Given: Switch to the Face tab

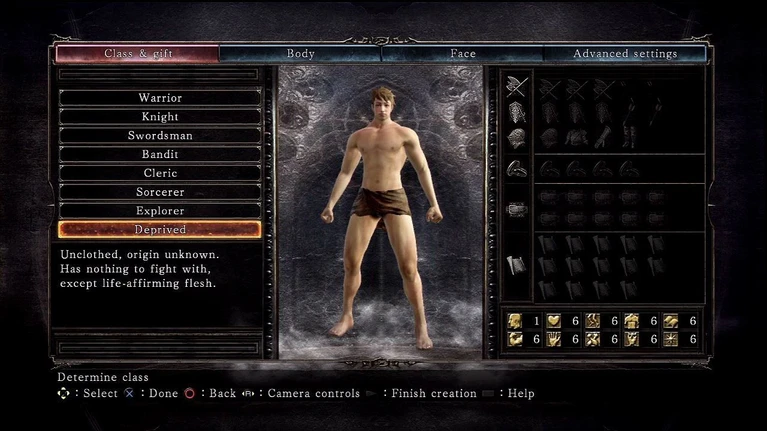Looking at the screenshot, I should click(x=462, y=54).
